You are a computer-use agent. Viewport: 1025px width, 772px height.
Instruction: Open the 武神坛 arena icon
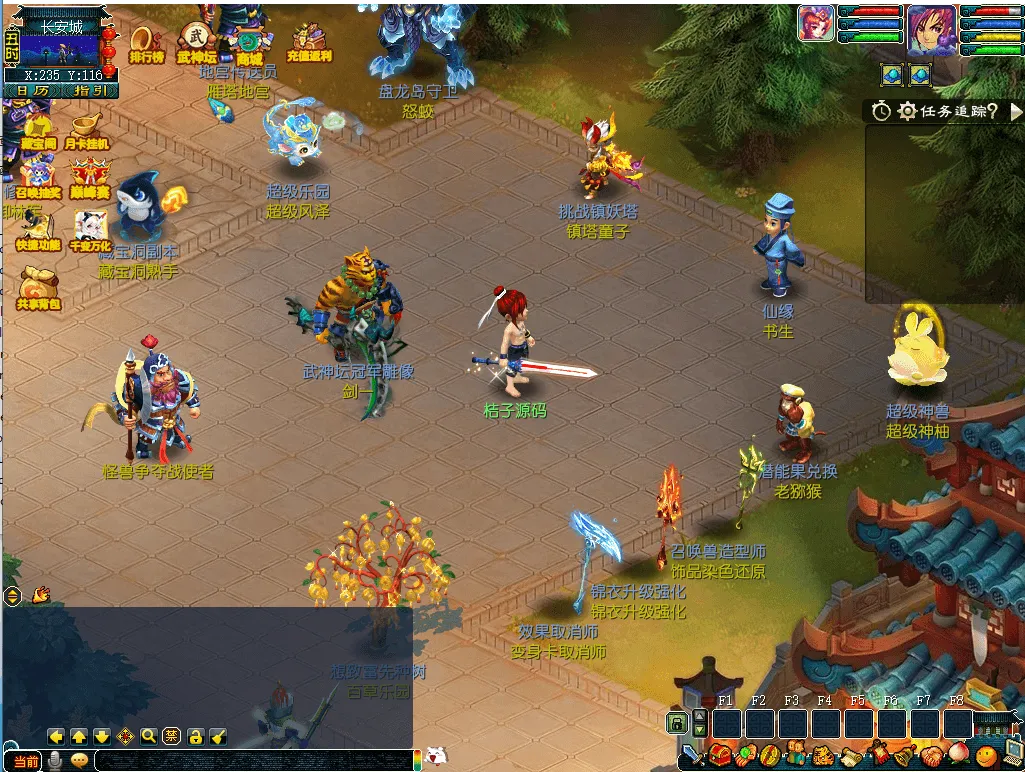tap(196, 43)
